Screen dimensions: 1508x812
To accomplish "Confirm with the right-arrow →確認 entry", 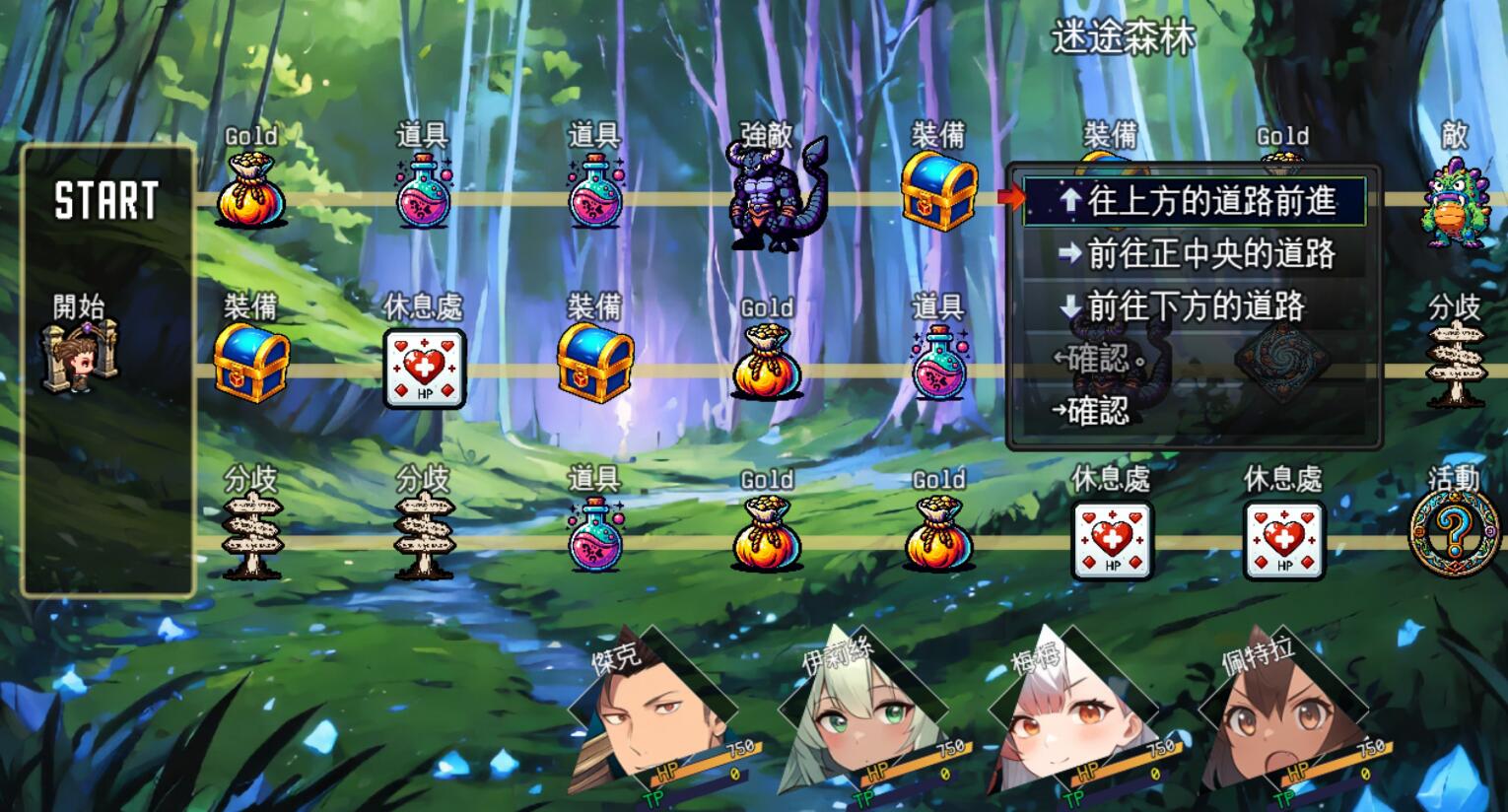I will coord(1090,410).
